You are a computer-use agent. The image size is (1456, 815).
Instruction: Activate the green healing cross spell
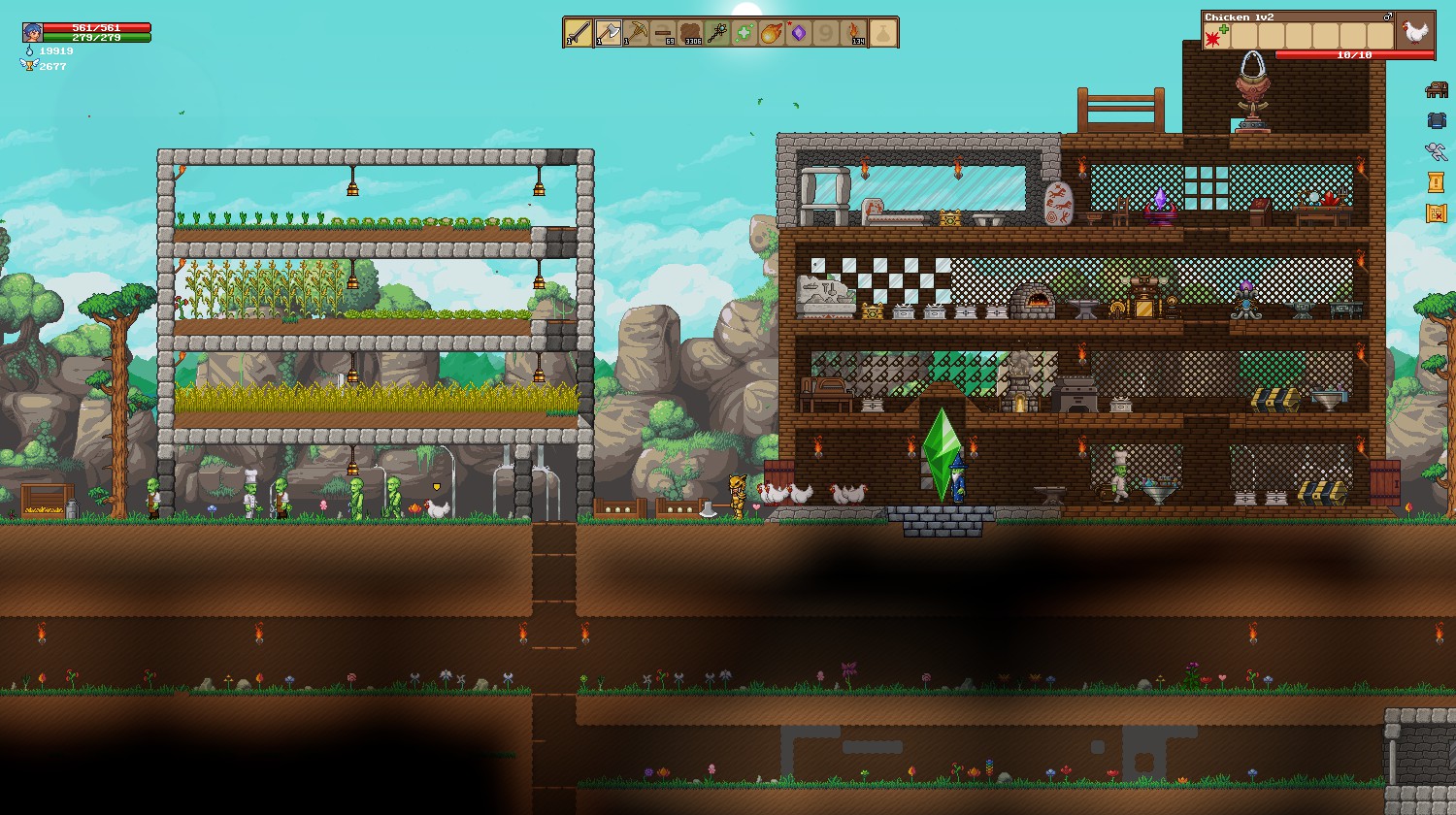click(745, 33)
